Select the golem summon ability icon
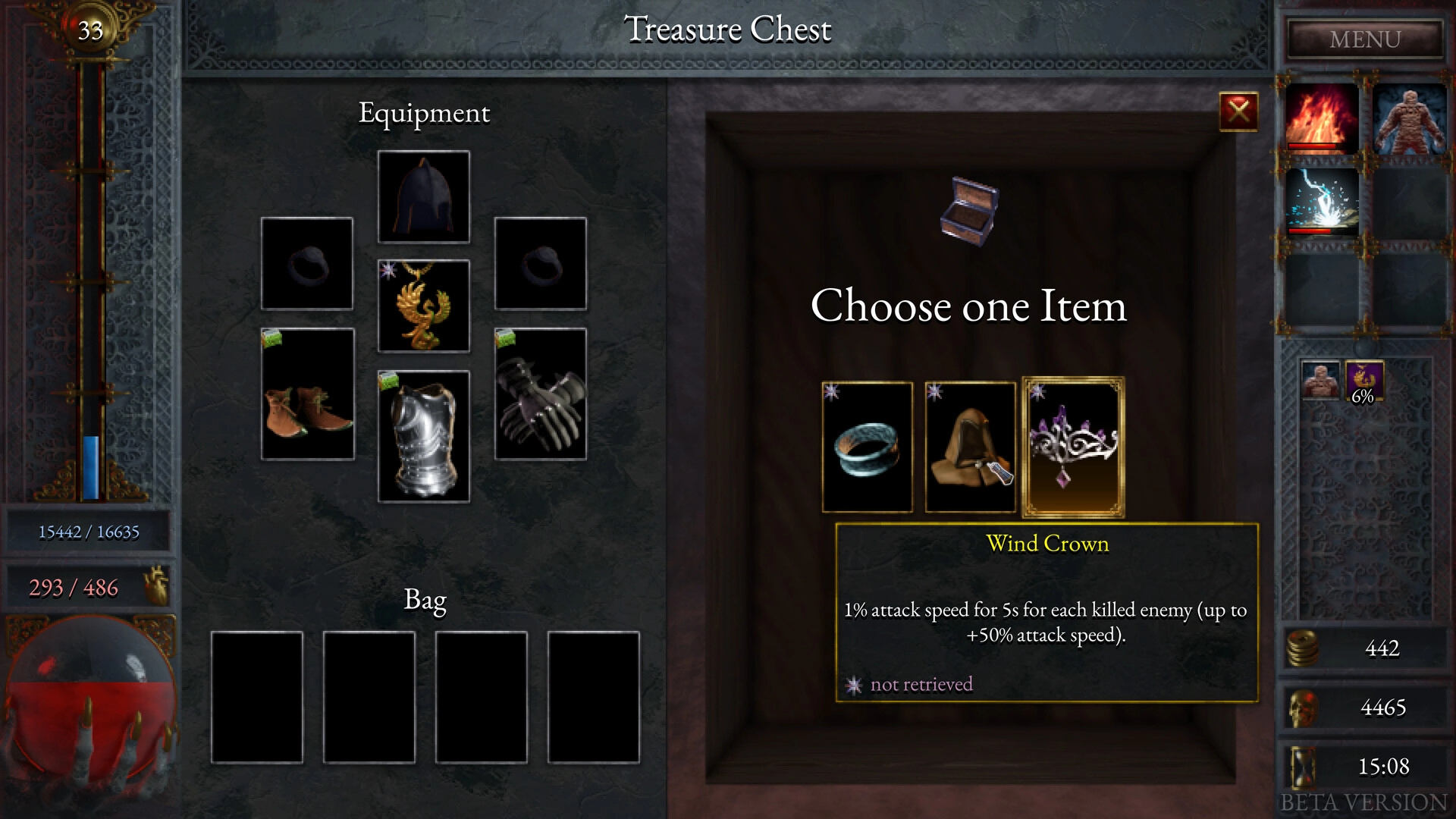This screenshot has width=1456, height=819. tap(1409, 119)
